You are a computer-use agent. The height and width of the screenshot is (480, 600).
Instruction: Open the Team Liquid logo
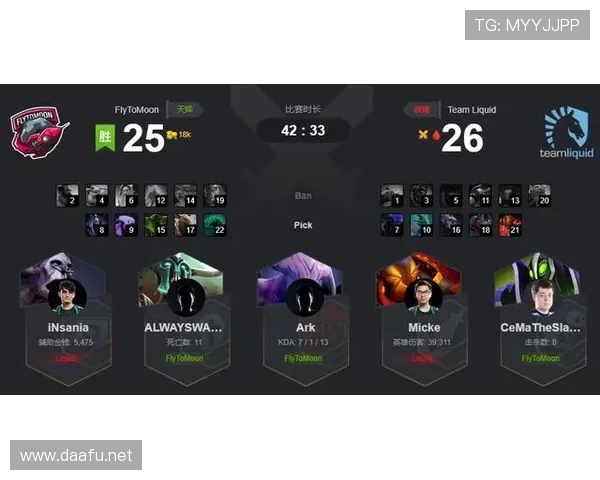tap(566, 133)
